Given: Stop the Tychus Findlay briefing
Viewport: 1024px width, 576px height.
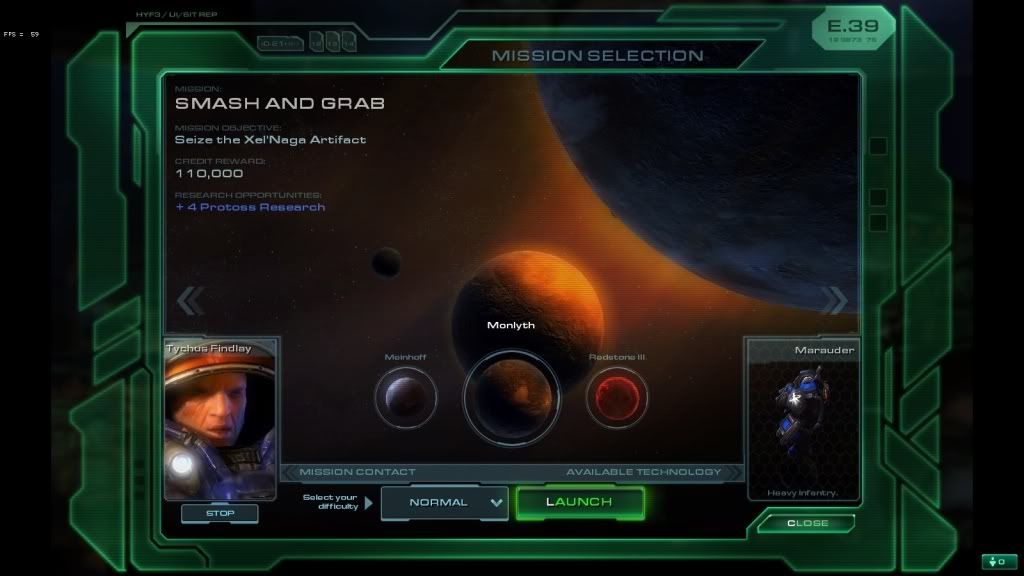Looking at the screenshot, I should [220, 513].
